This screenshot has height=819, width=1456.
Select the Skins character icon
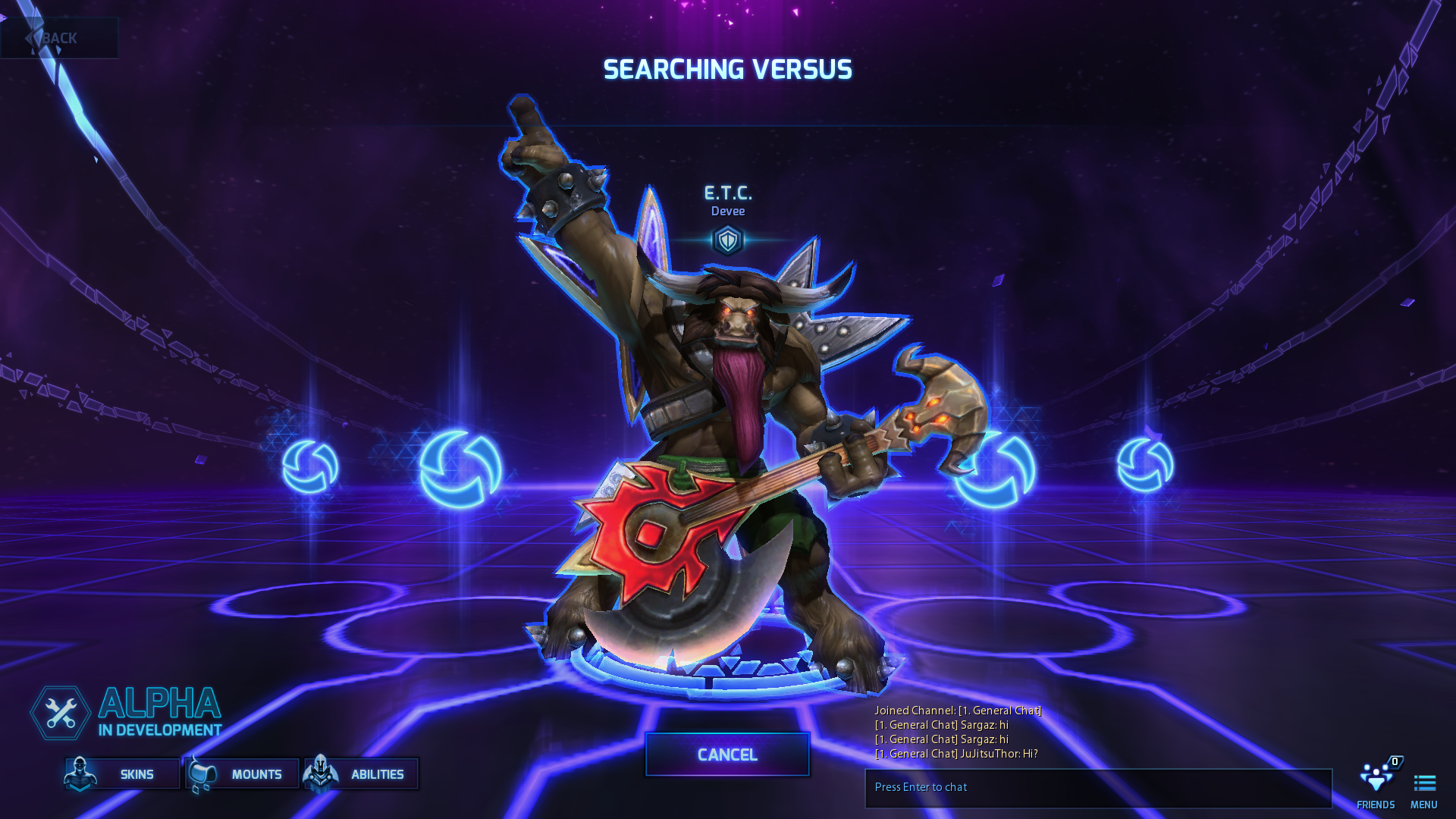(81, 773)
